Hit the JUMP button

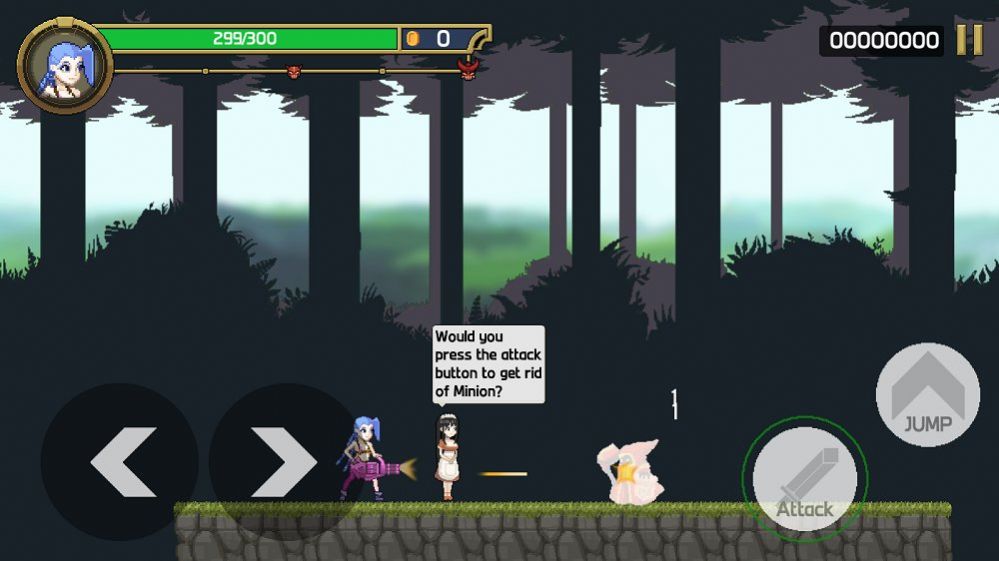click(927, 395)
